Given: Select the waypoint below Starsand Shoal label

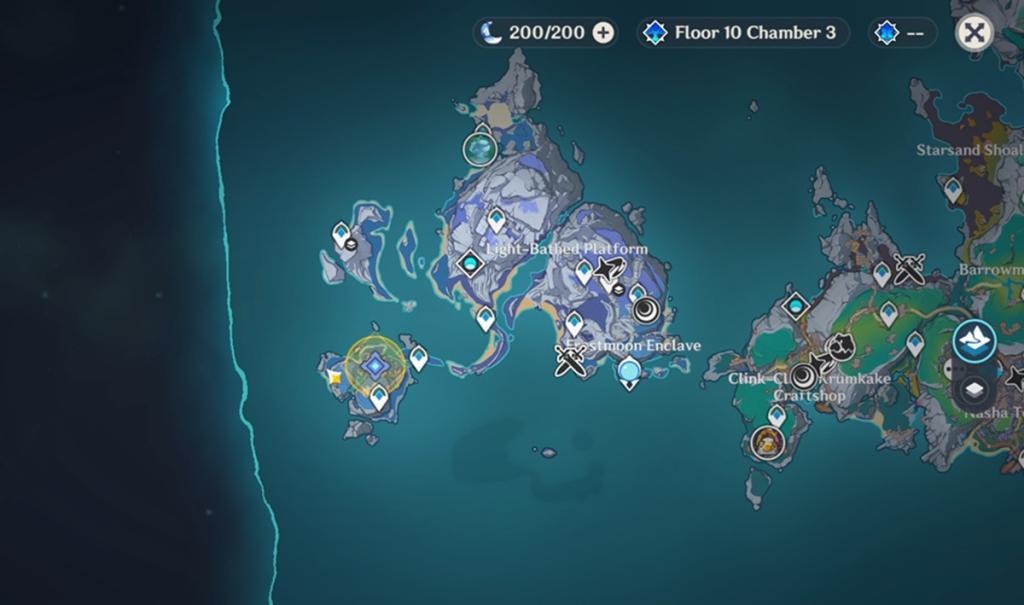Looking at the screenshot, I should (x=953, y=187).
